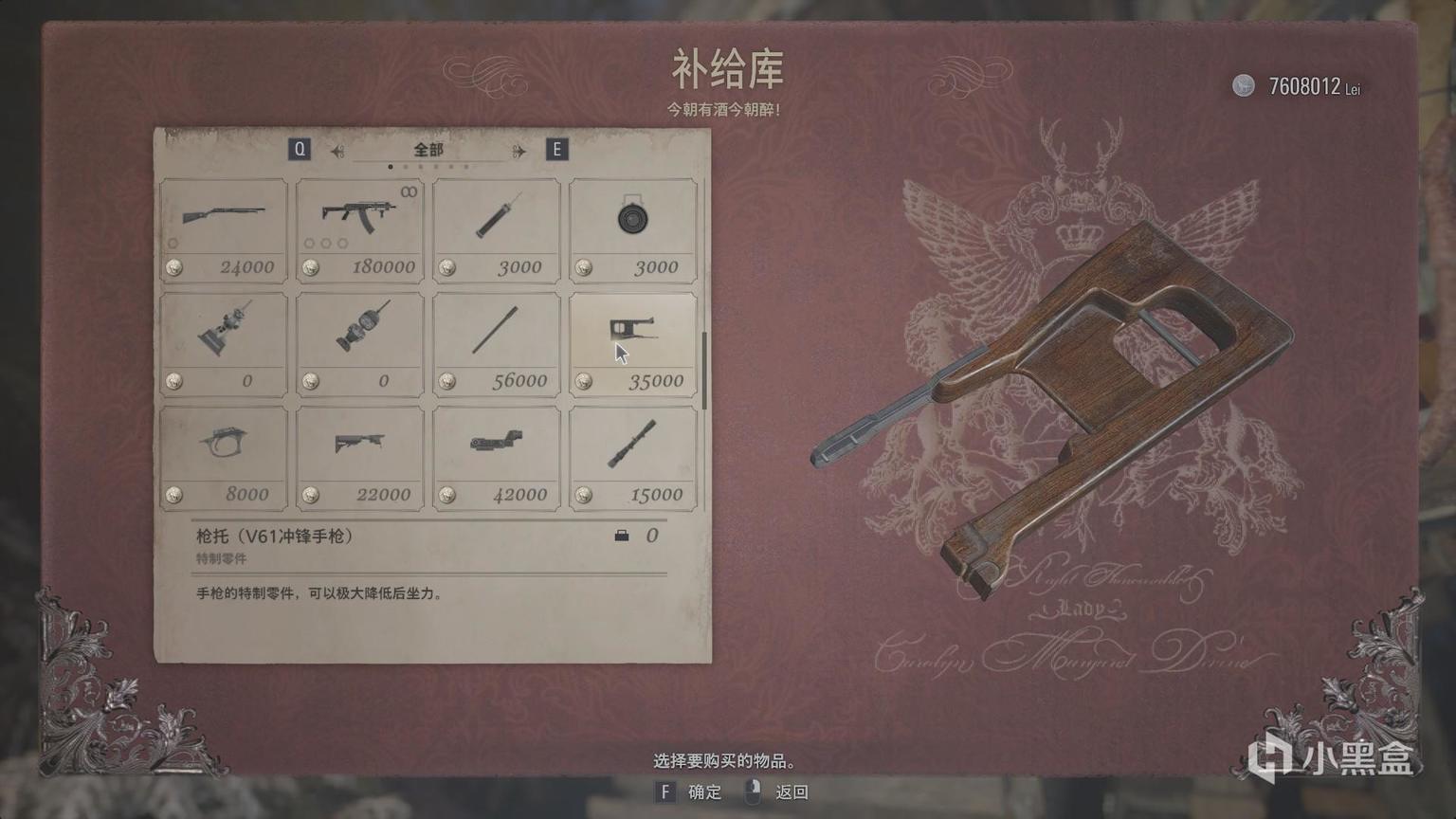Click the first page indicator dot

(391, 166)
